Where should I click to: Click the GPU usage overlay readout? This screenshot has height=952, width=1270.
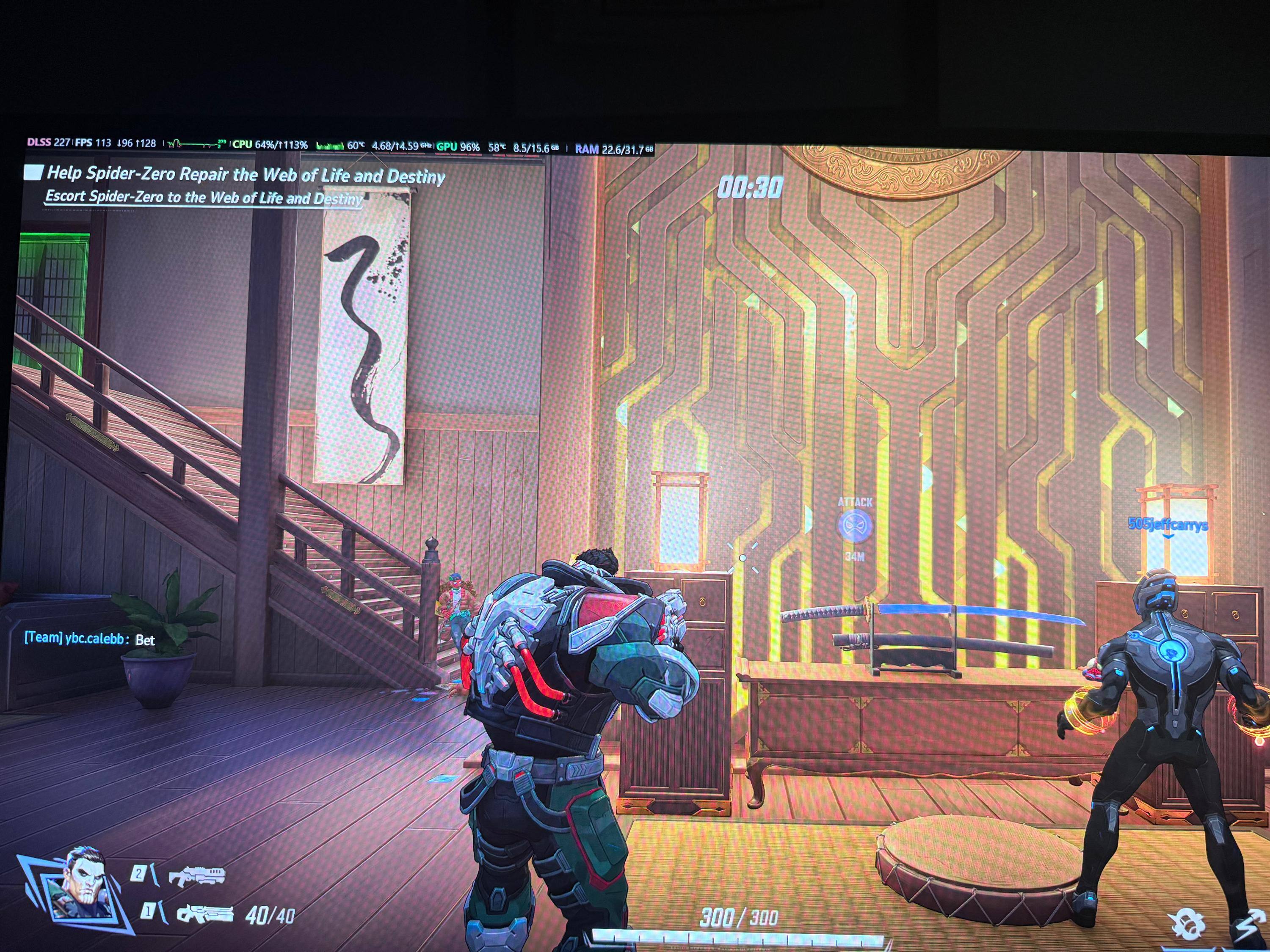coord(458,147)
